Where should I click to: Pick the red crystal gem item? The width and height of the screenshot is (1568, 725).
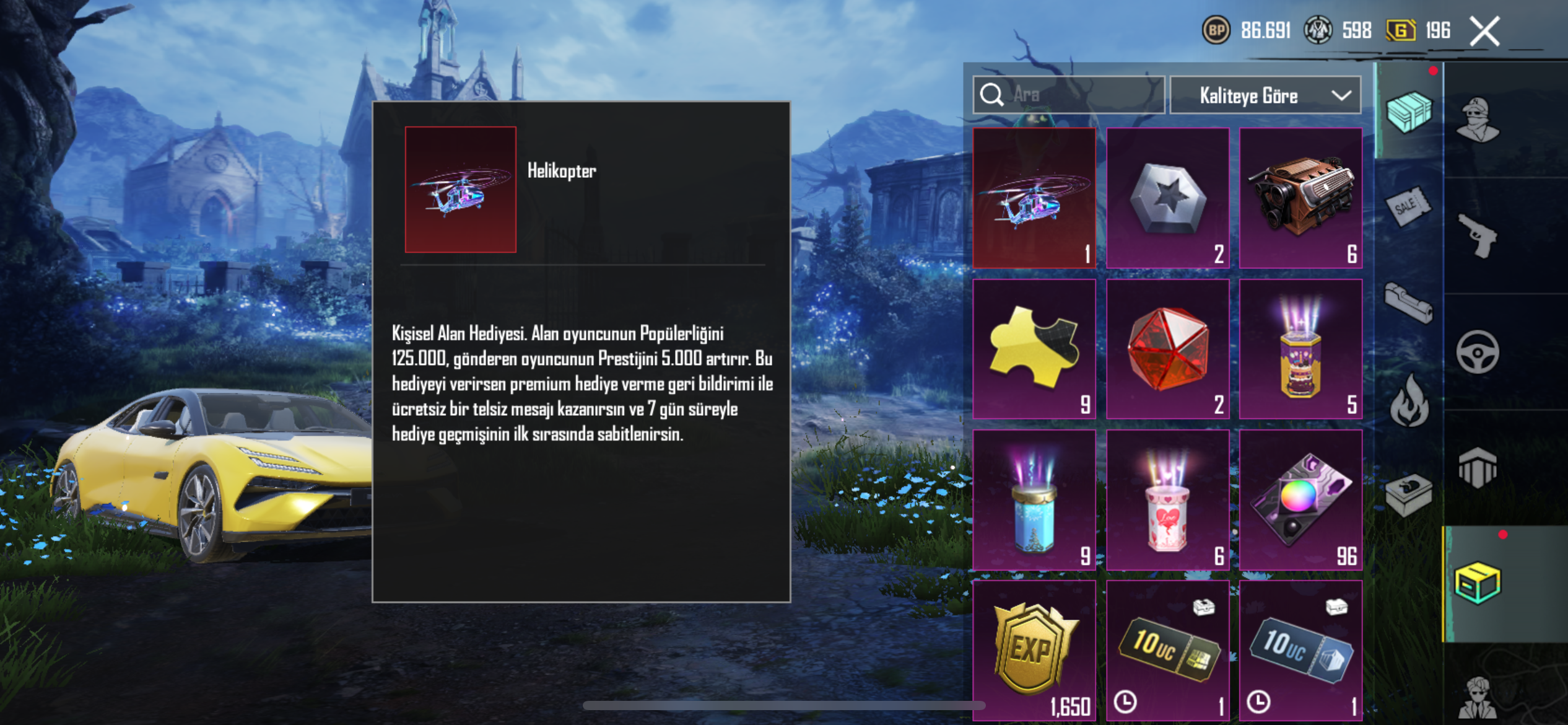[x=1167, y=349]
